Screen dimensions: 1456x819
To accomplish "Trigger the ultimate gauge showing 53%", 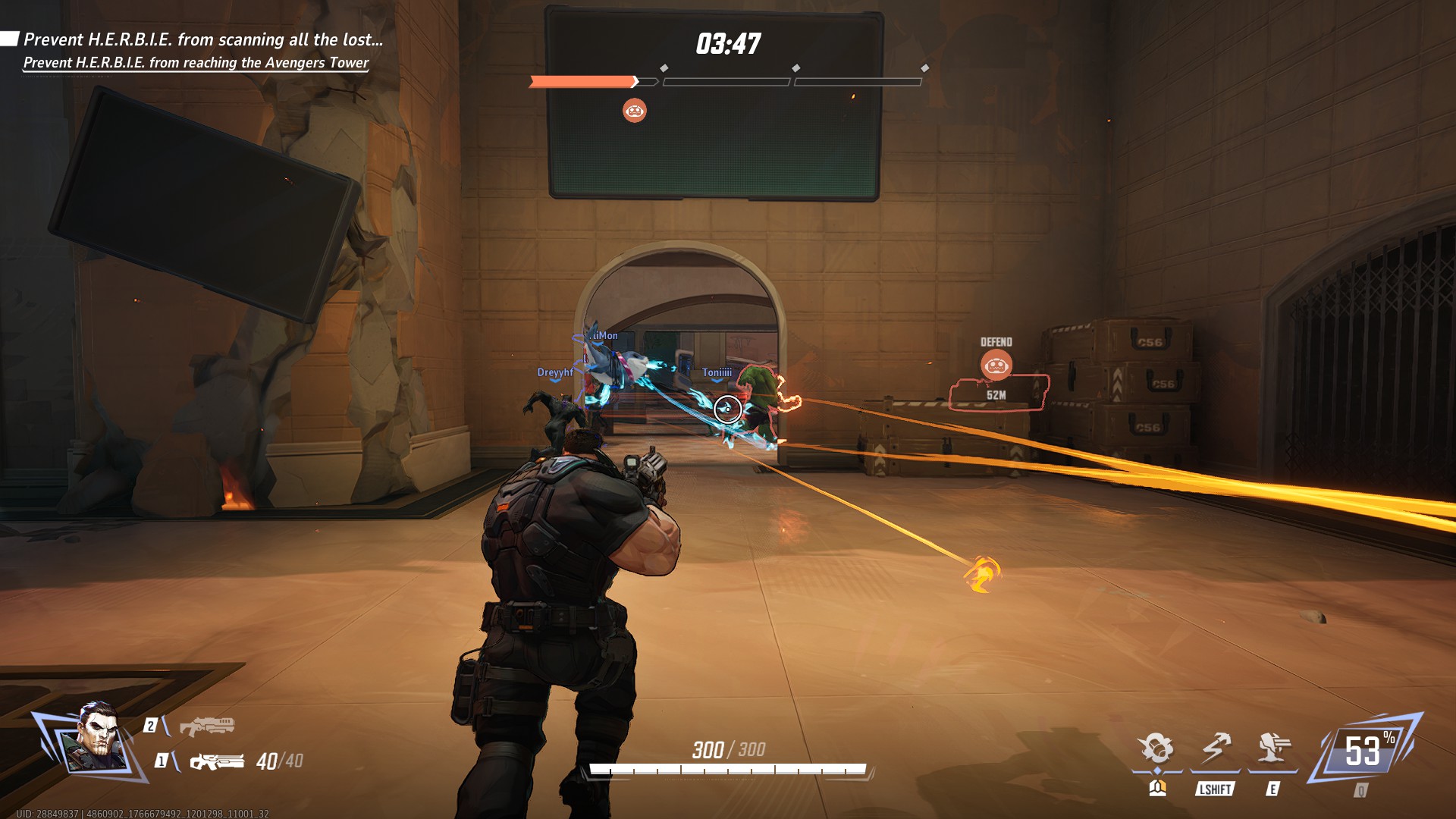I will click(x=1365, y=751).
